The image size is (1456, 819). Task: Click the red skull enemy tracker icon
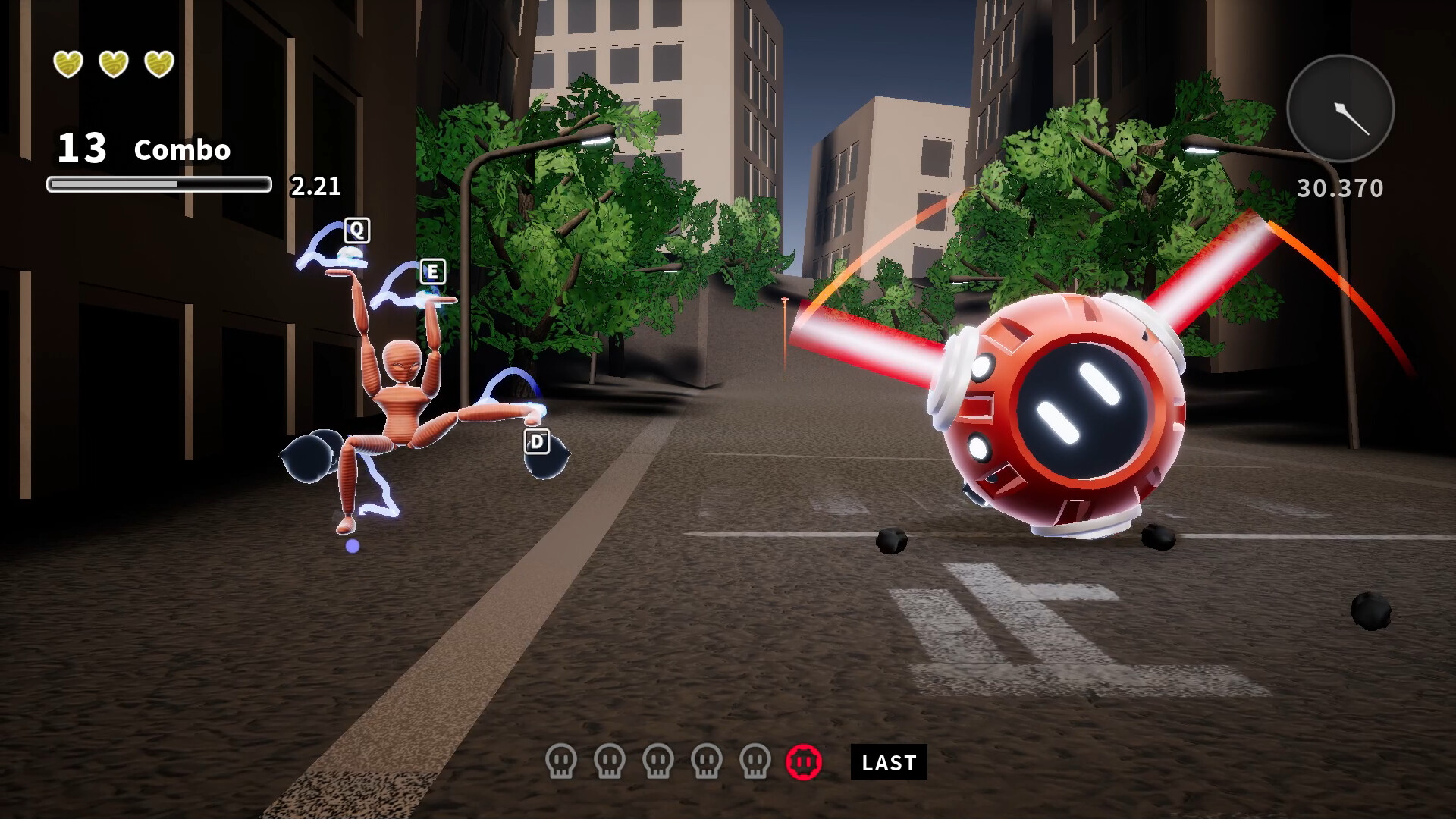coord(804,761)
